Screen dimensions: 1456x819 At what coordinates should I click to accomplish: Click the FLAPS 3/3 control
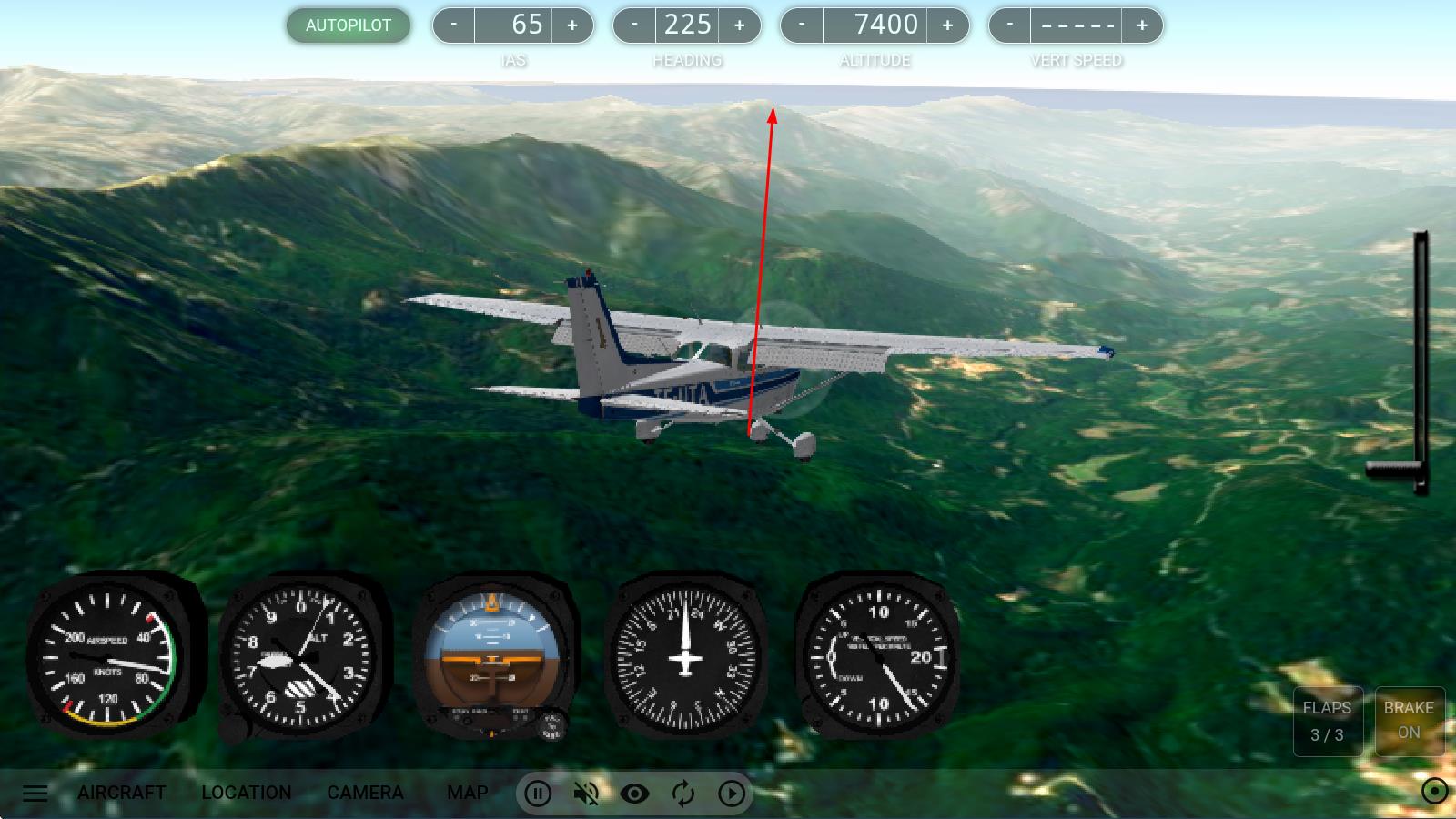pyautogui.click(x=1327, y=721)
